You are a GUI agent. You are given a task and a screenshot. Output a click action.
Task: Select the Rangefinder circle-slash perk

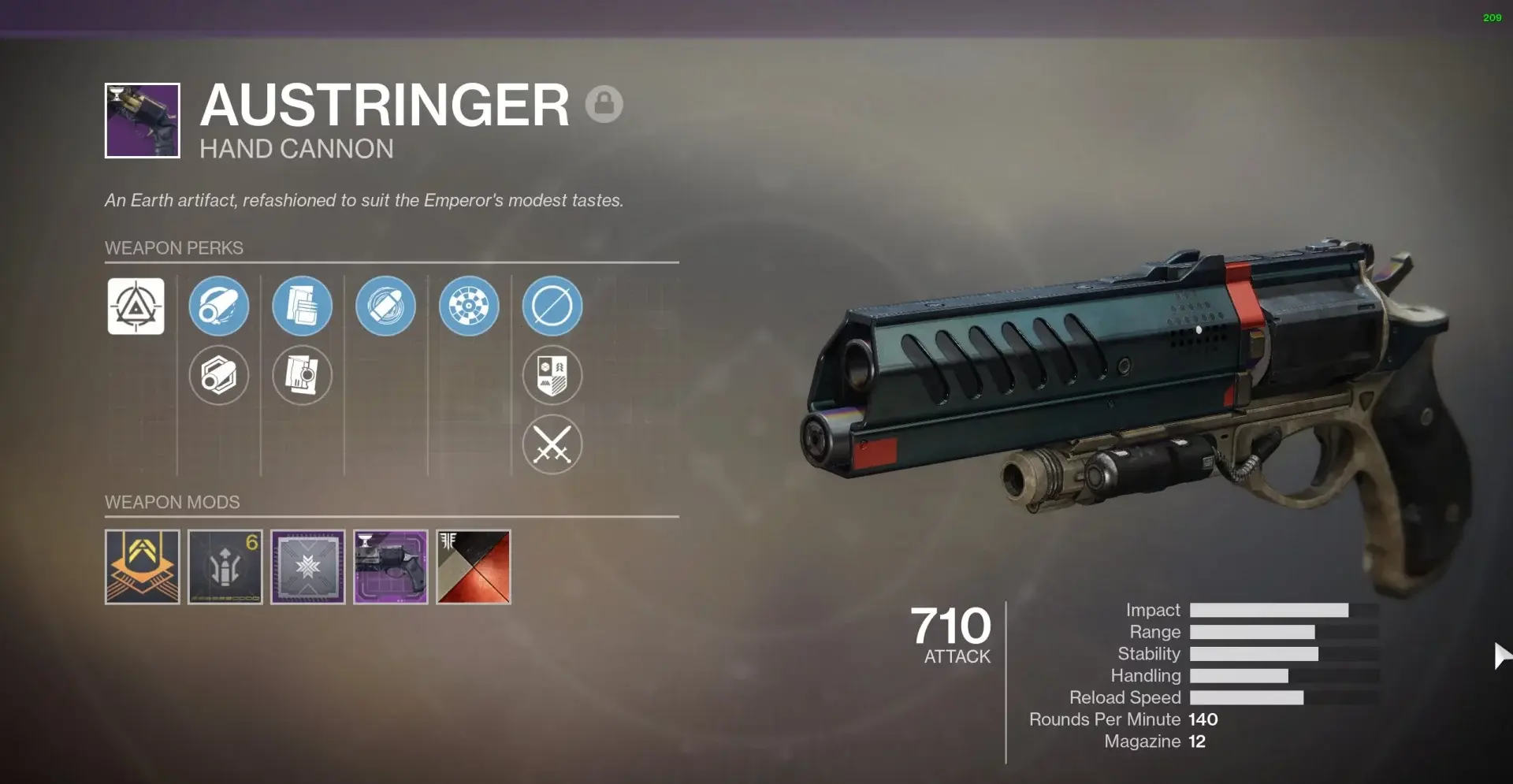point(552,307)
